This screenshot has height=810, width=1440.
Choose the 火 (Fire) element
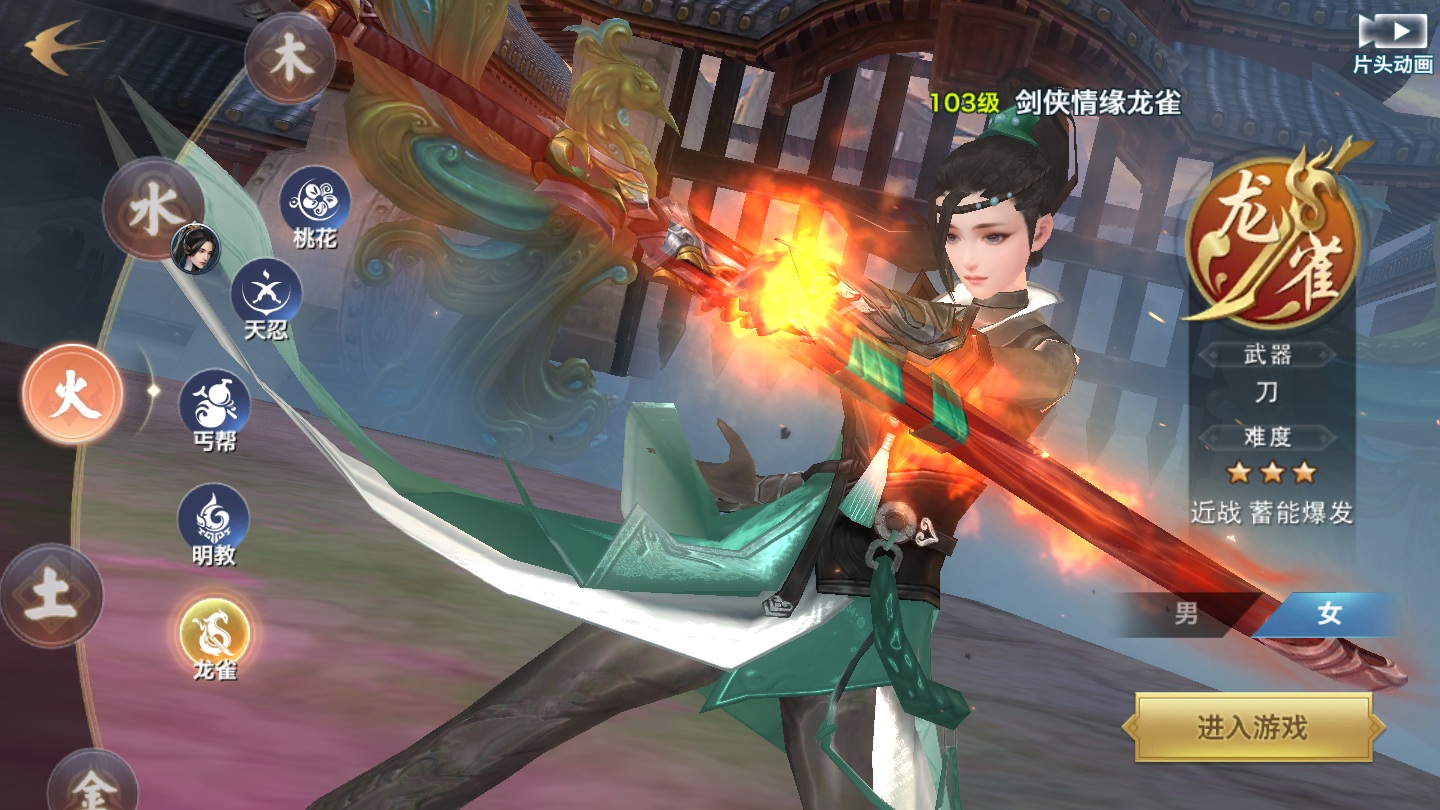click(74, 394)
